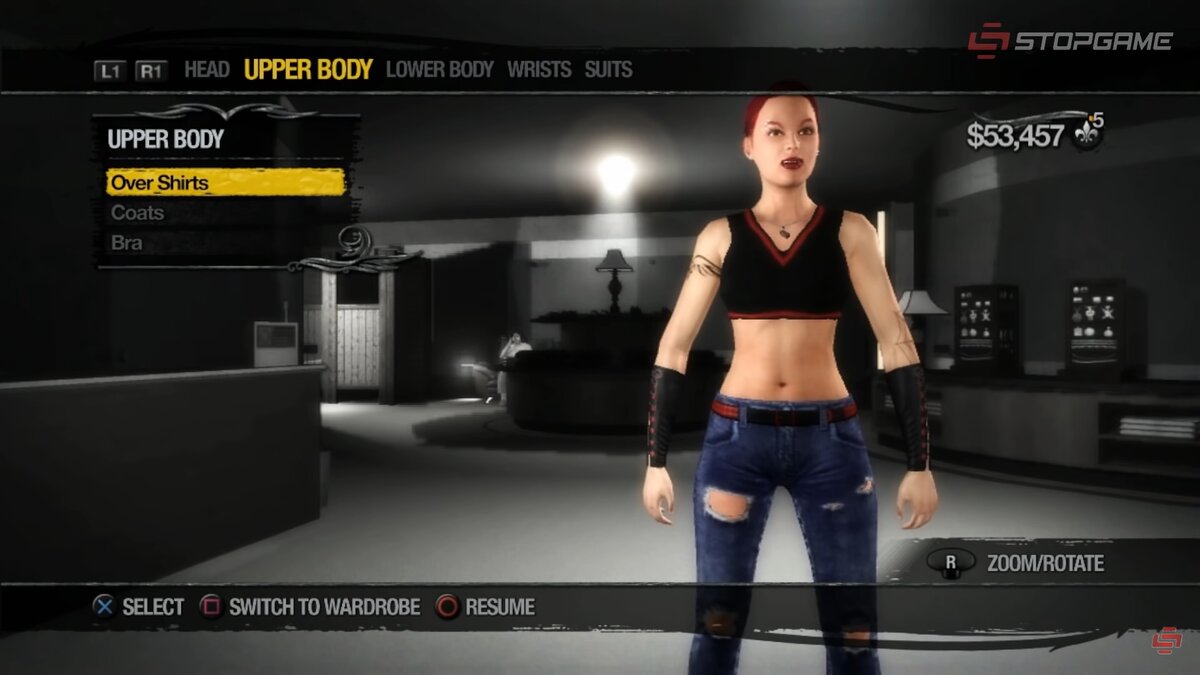The image size is (1200, 675).
Task: Choose the Over Shirts category
Action: [225, 183]
